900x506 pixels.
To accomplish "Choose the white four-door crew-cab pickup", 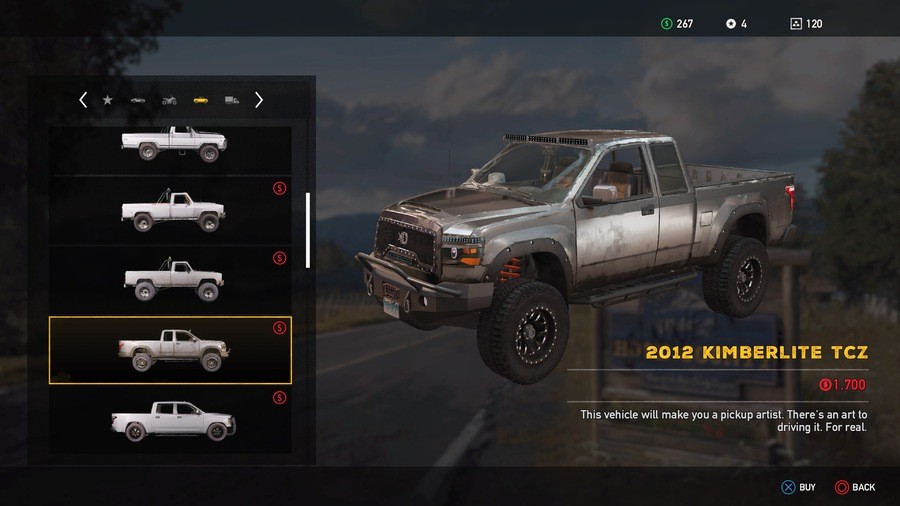I will (170, 420).
